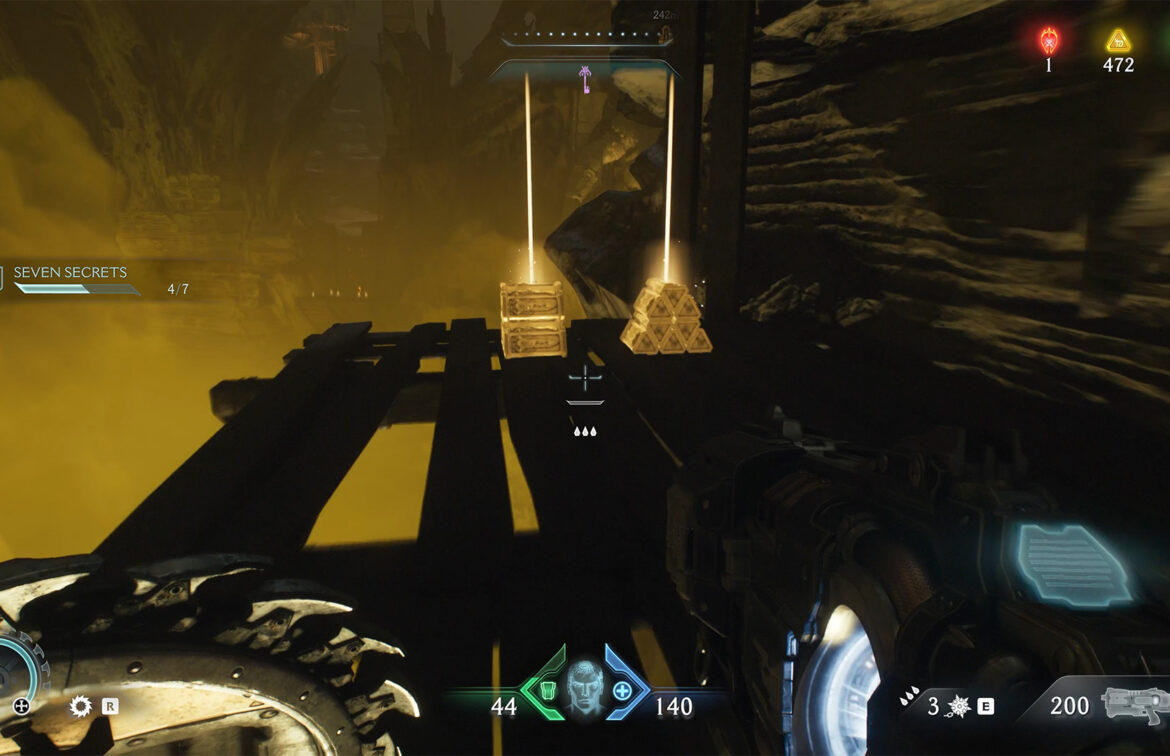Screen dimensions: 1170x756
Task: Select the red life sigil icon
Action: click(1049, 40)
